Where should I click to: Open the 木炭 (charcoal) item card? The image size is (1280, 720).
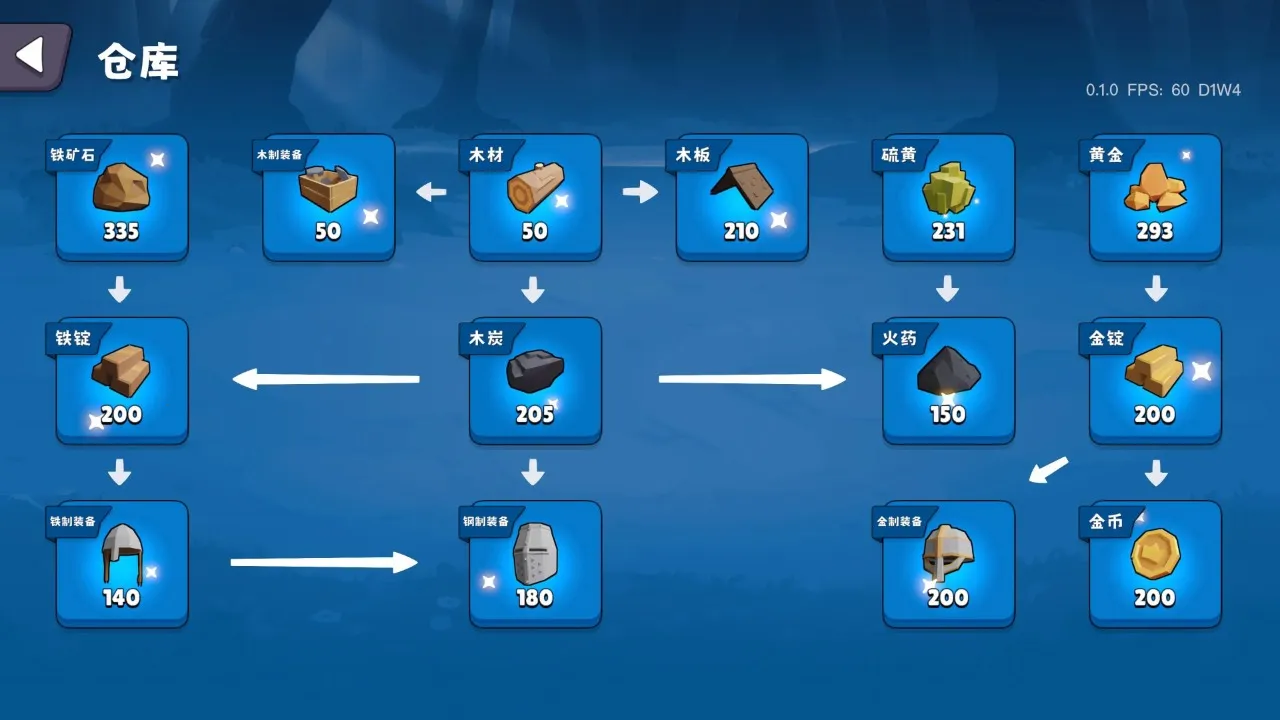[534, 380]
